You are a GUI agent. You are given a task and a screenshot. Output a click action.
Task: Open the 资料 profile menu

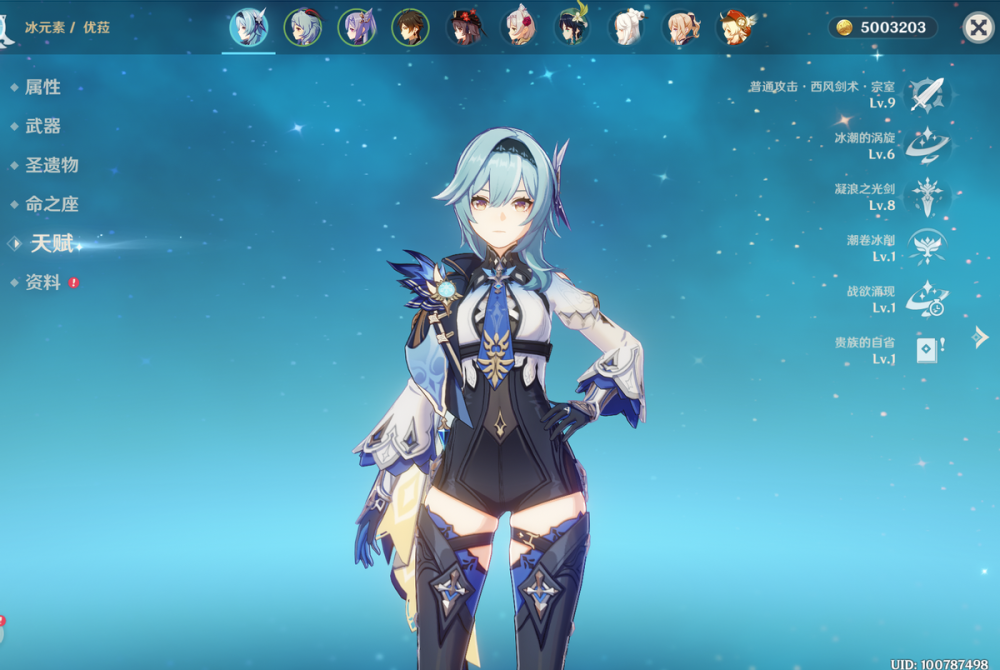point(43,283)
